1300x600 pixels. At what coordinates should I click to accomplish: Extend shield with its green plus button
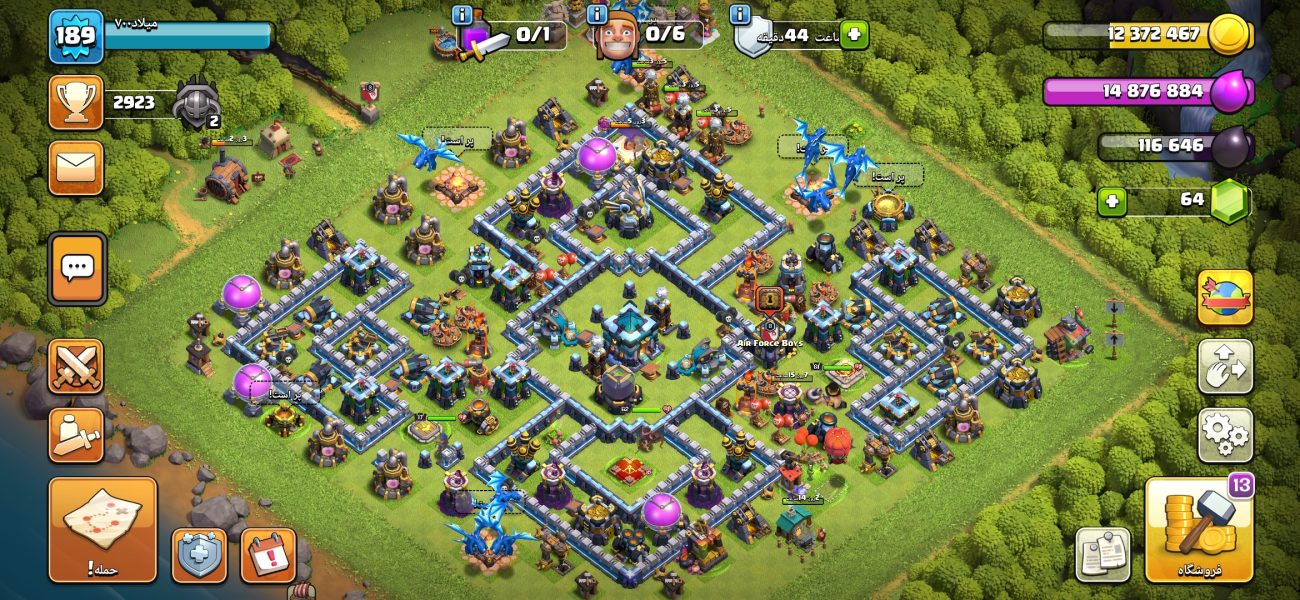853,35
